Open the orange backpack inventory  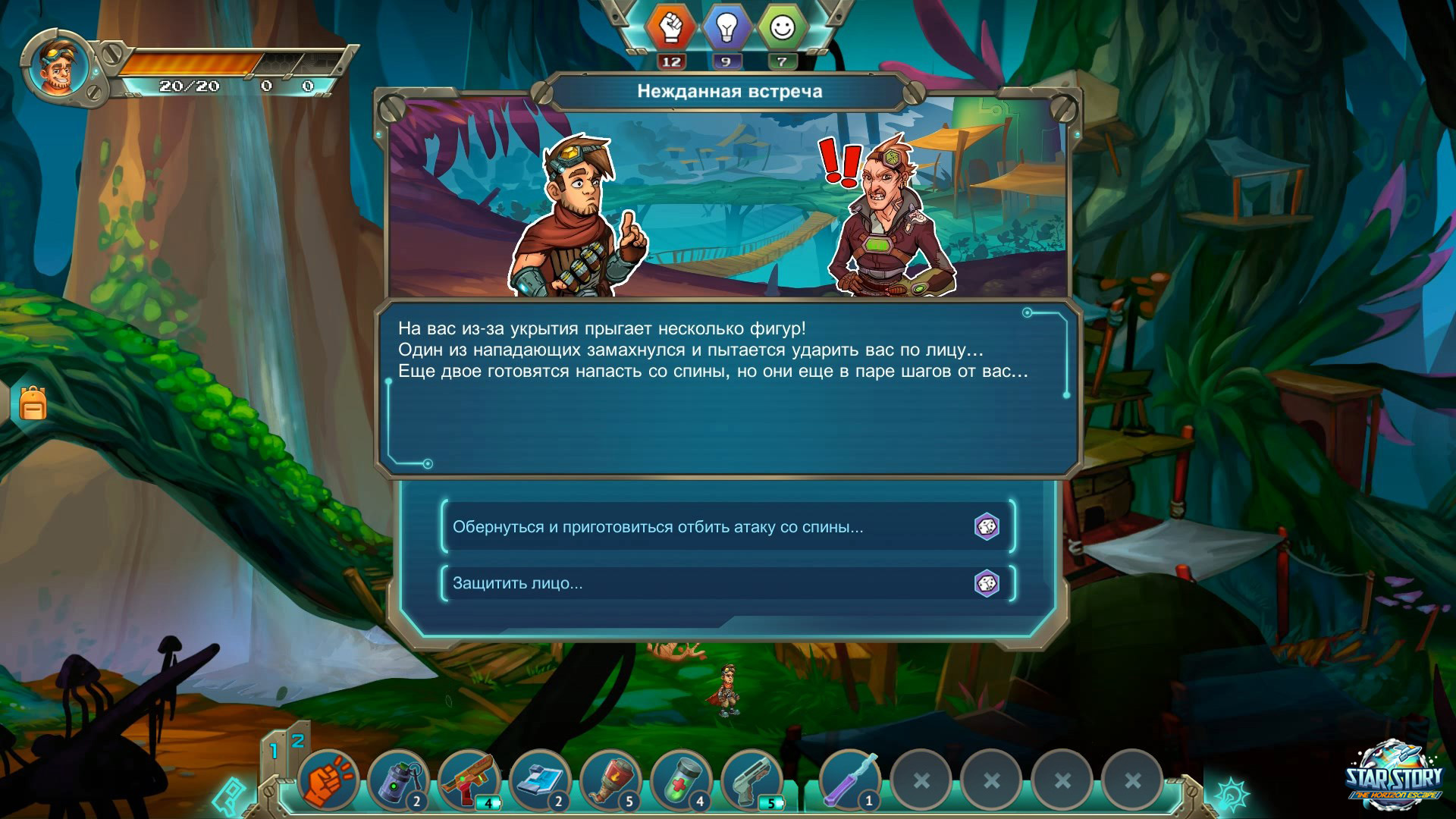pyautogui.click(x=33, y=403)
